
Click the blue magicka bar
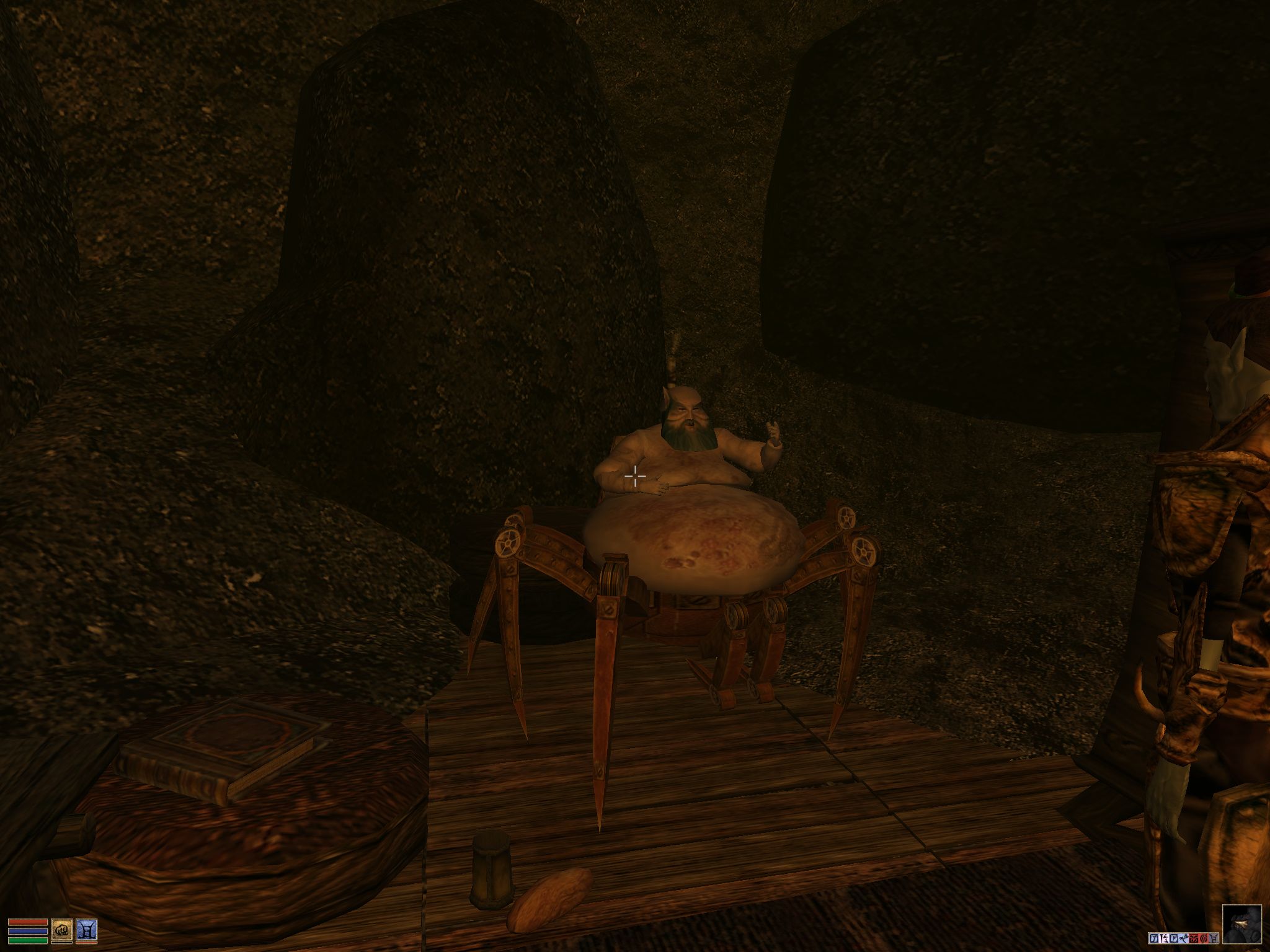[27, 932]
